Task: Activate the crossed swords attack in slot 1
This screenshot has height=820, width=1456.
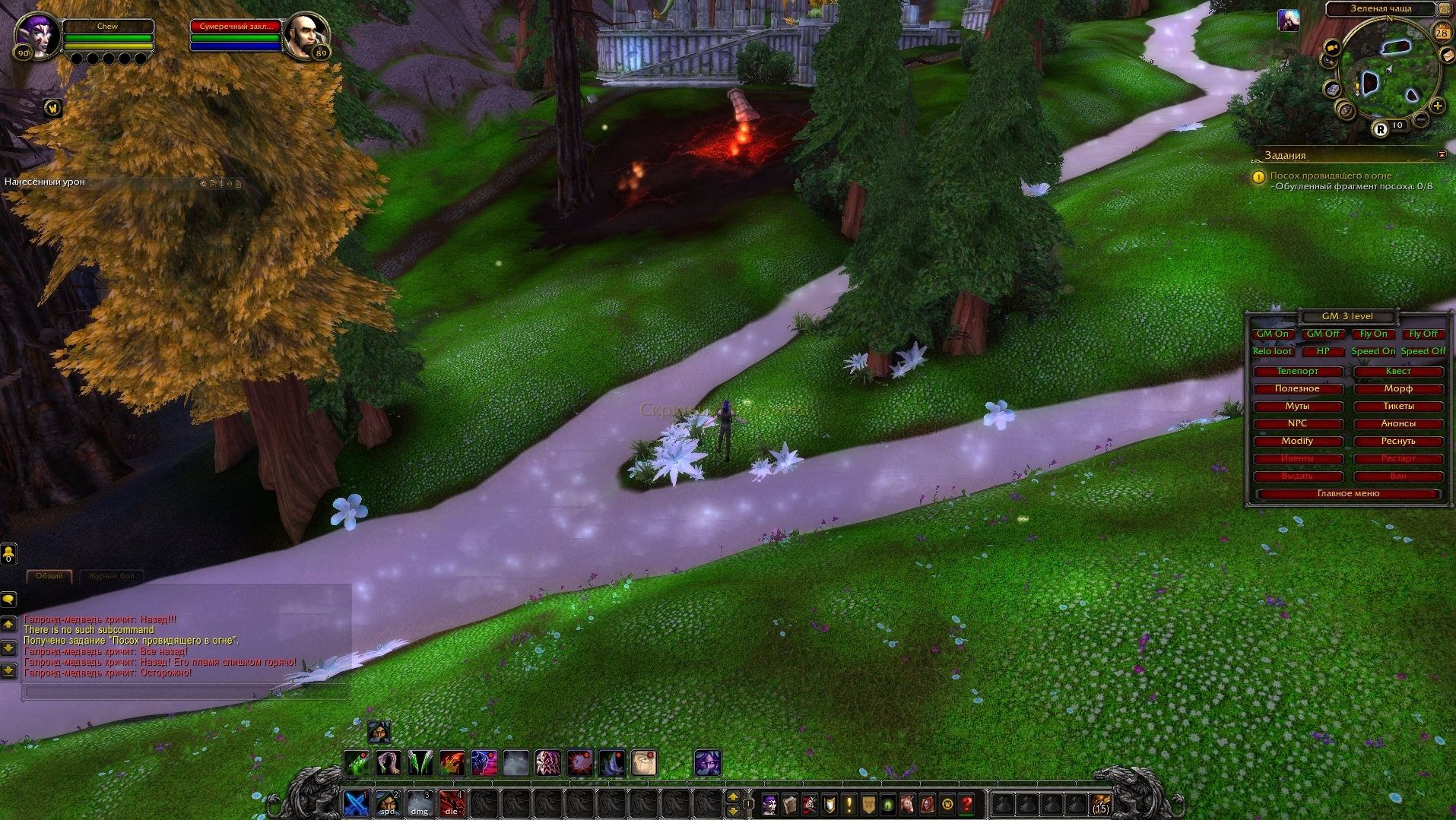Action: click(356, 803)
